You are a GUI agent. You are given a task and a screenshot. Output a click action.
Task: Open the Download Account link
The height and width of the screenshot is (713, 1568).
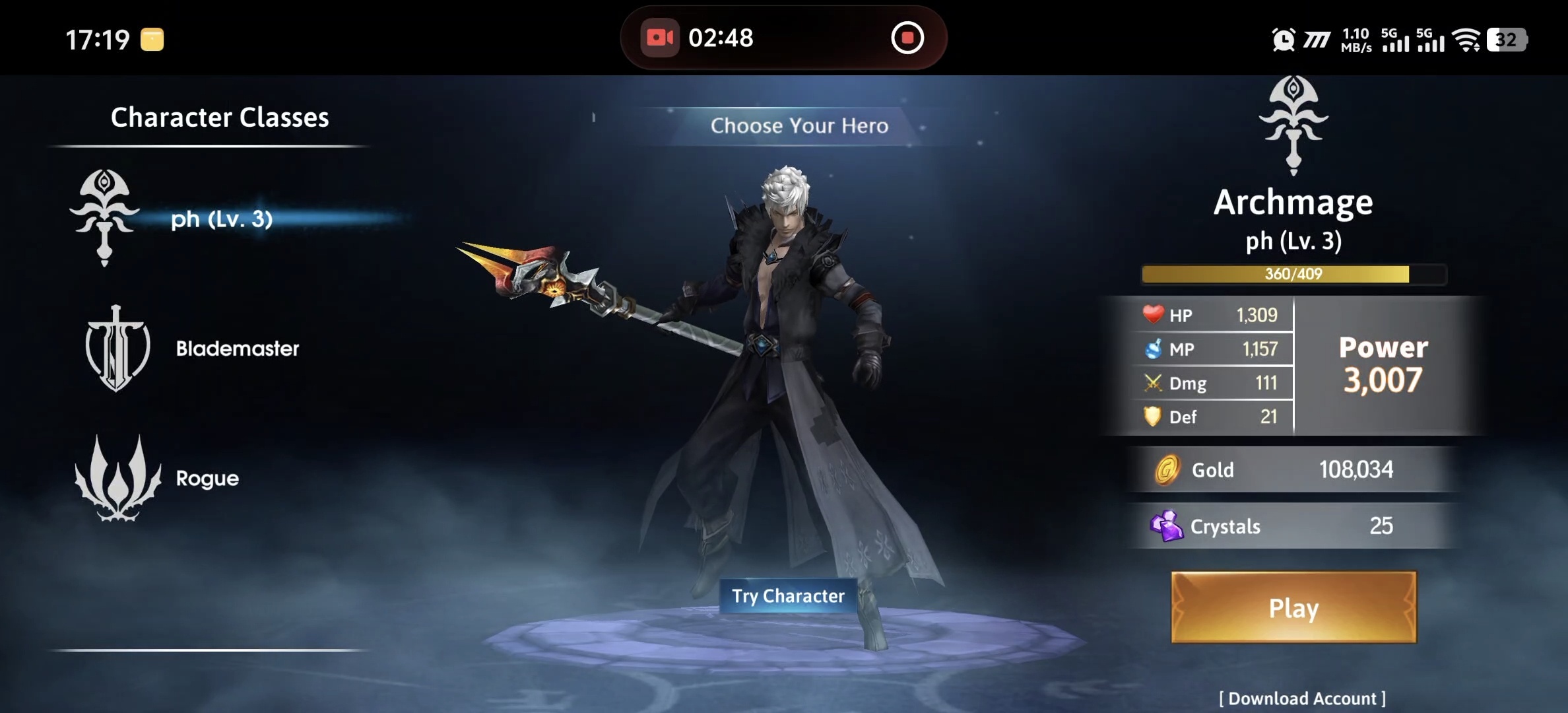click(x=1301, y=698)
